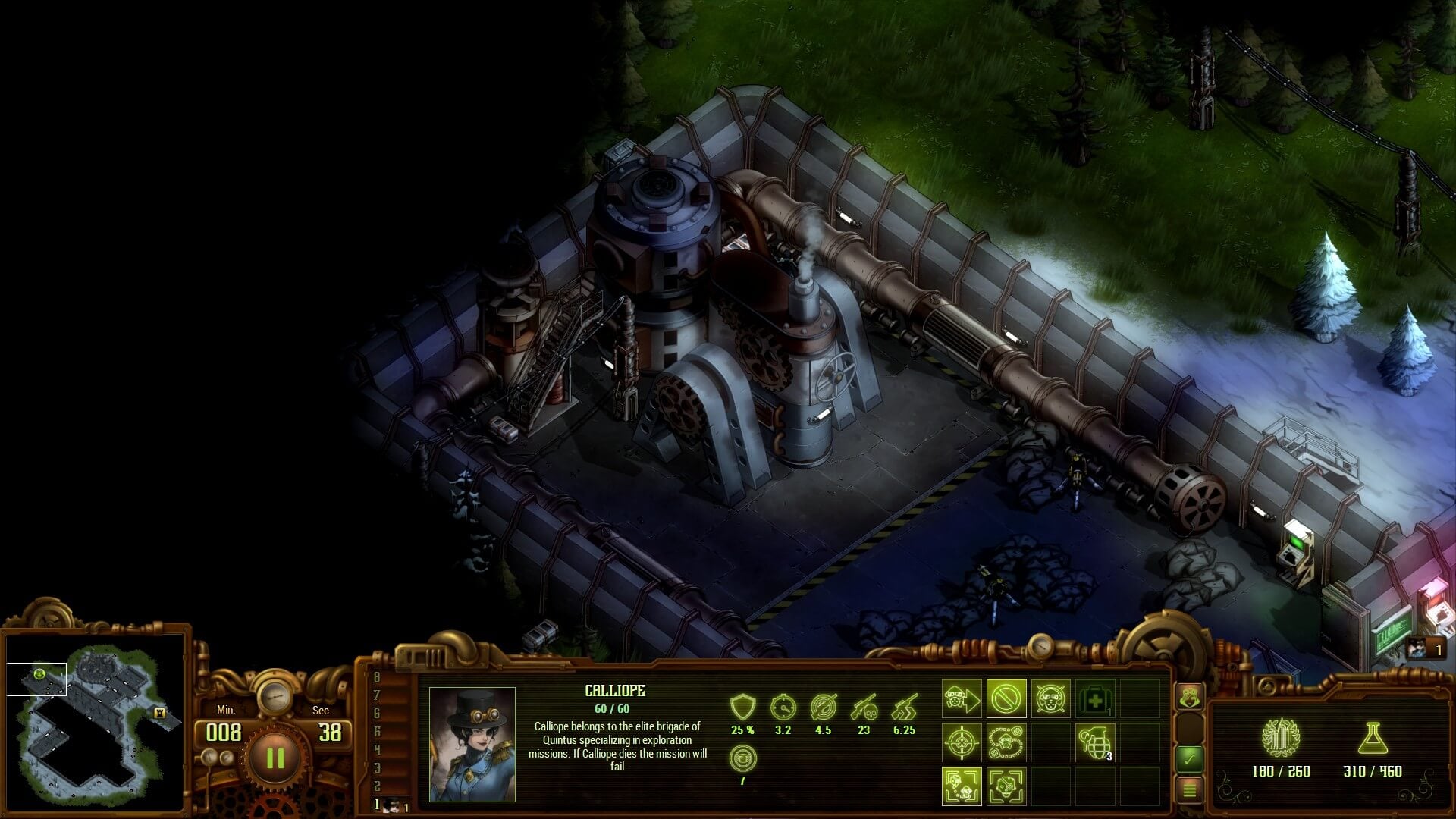Image resolution: width=1456 pixels, height=819 pixels.
Task: Select the stop command circle-slash icon
Action: point(1006,698)
